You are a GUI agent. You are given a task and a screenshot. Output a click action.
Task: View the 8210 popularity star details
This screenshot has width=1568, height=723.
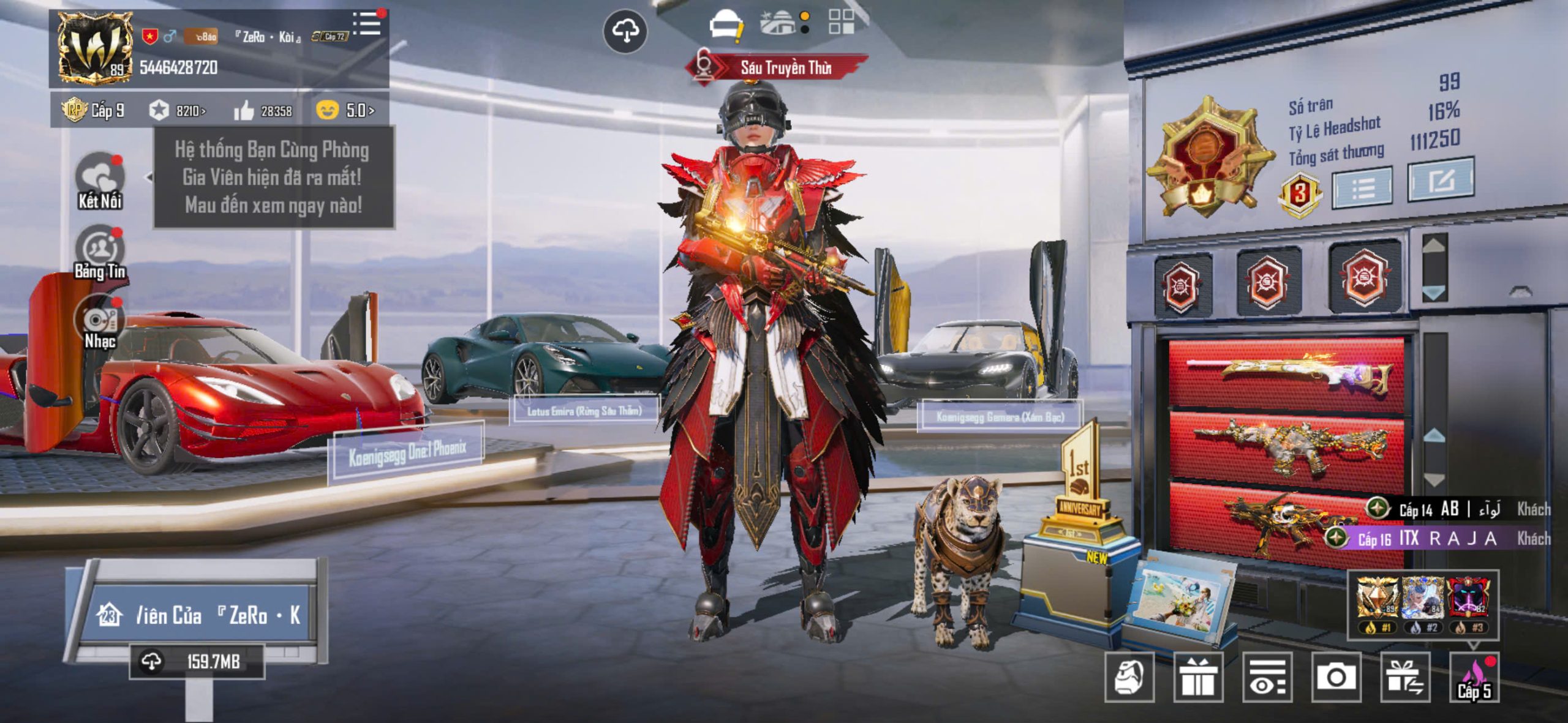pyautogui.click(x=177, y=111)
